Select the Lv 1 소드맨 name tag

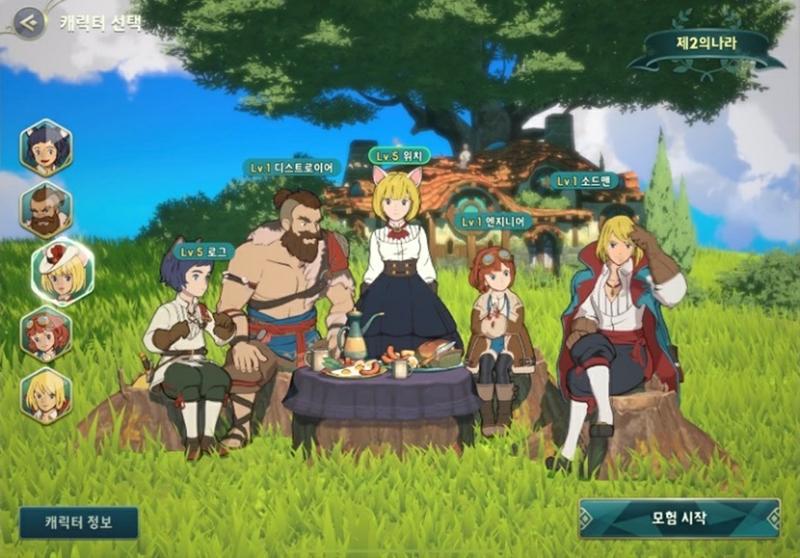pyautogui.click(x=585, y=181)
